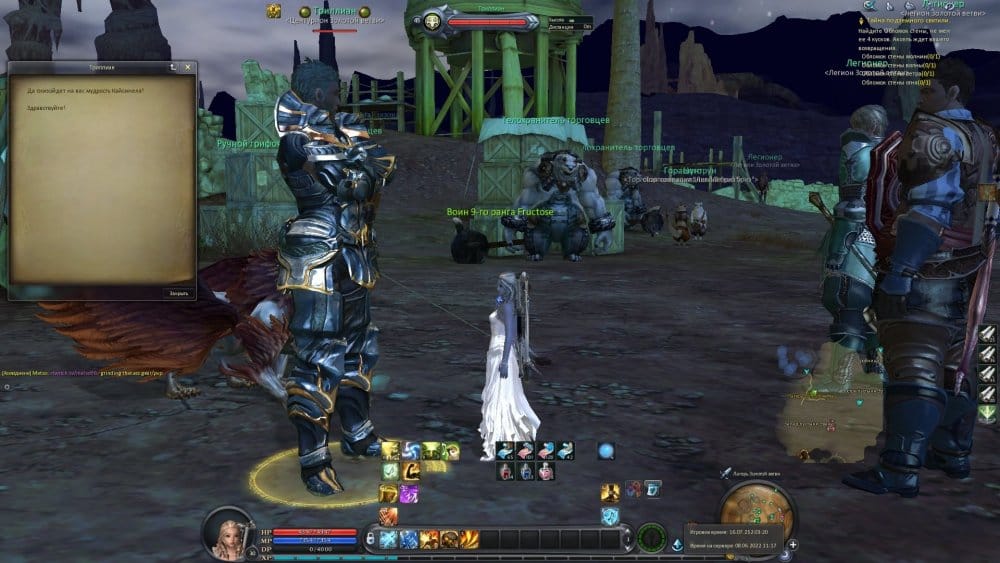Click the red cubes icon above the hotbar
The height and width of the screenshot is (563, 1000).
pos(633,489)
